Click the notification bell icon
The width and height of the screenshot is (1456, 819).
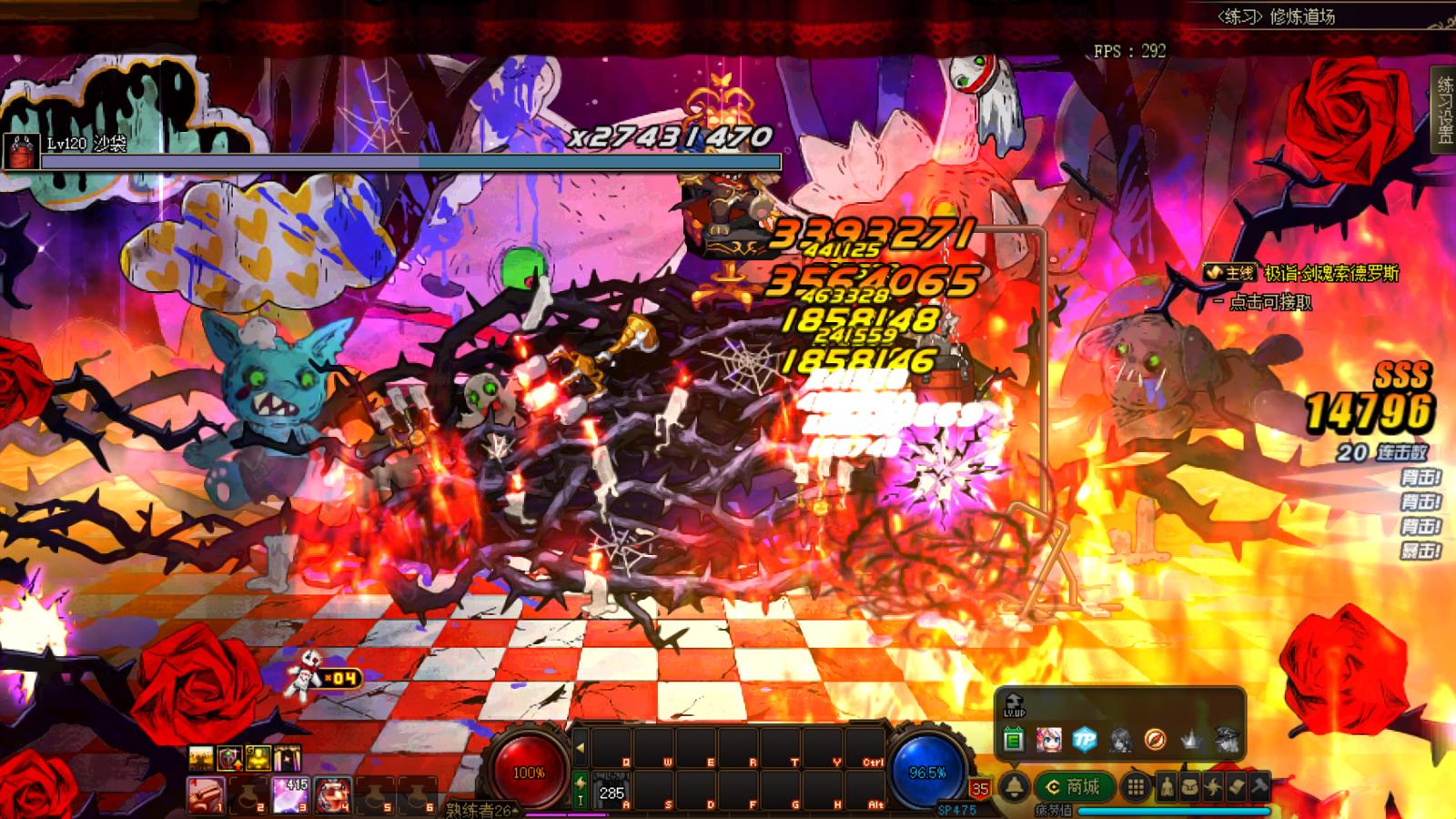pos(1015,786)
